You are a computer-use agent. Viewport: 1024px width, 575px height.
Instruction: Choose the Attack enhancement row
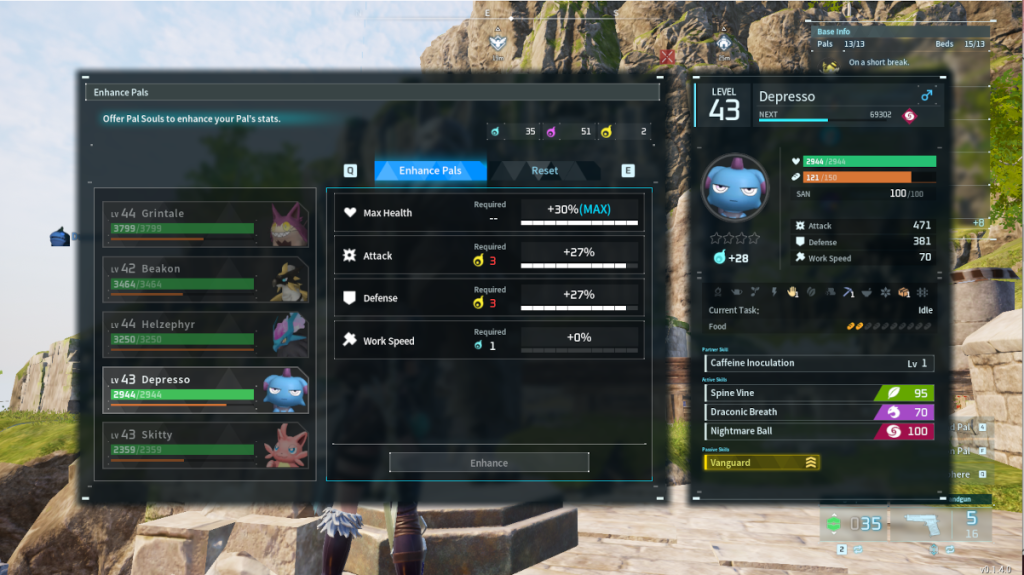489,255
